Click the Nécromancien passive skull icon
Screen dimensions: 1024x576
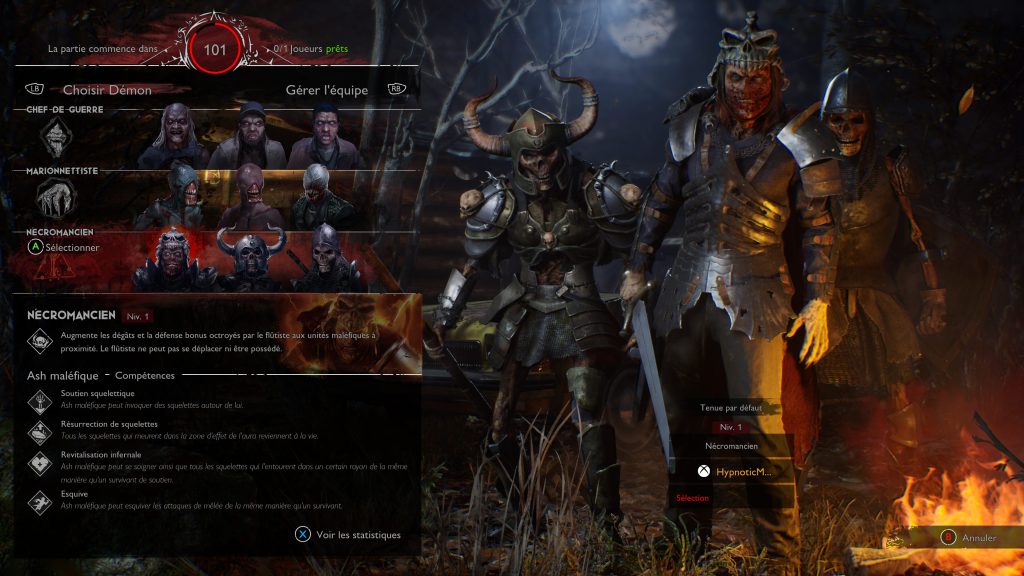click(x=40, y=341)
